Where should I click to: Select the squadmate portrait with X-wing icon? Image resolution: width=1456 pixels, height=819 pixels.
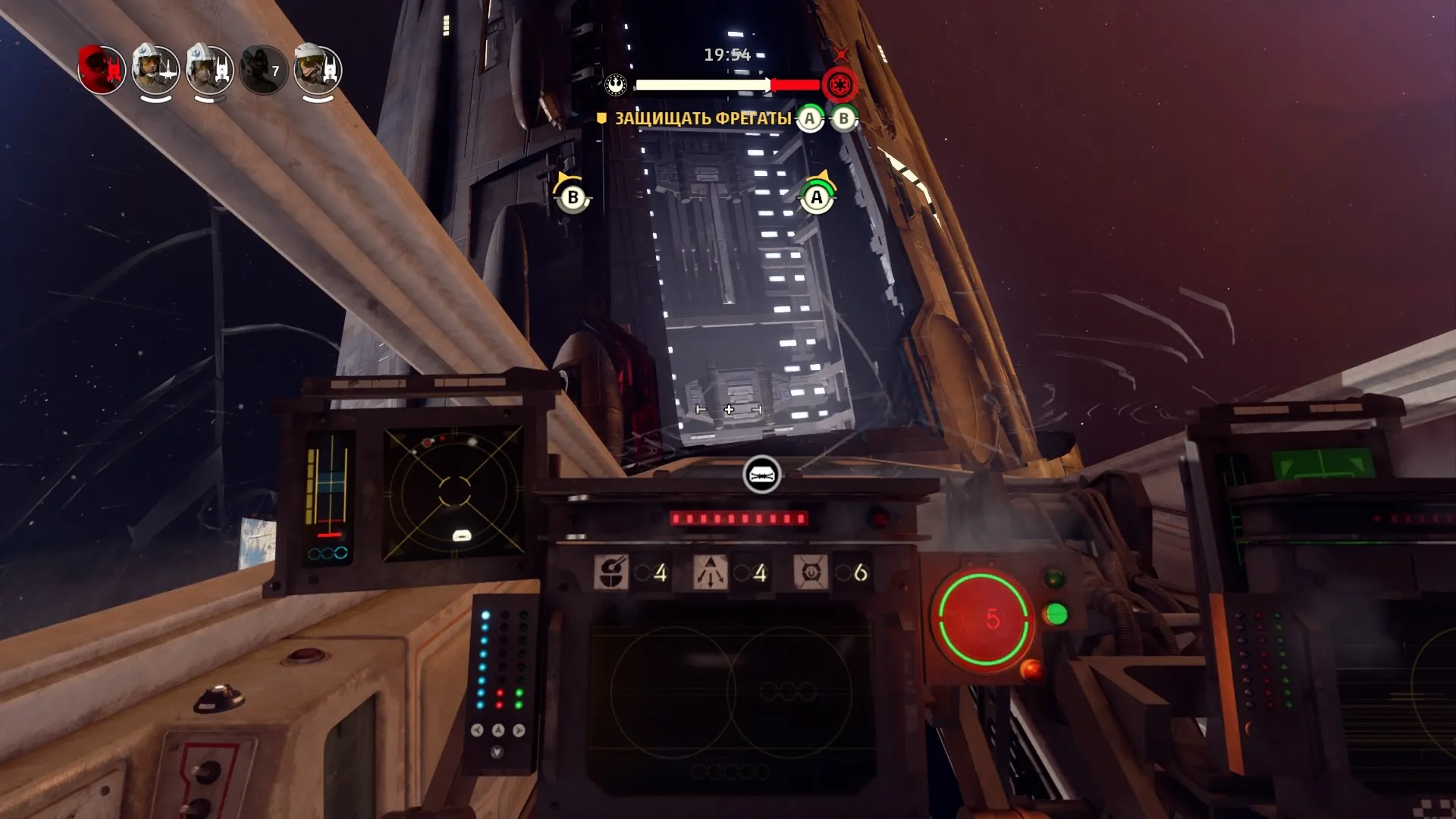[x=155, y=70]
